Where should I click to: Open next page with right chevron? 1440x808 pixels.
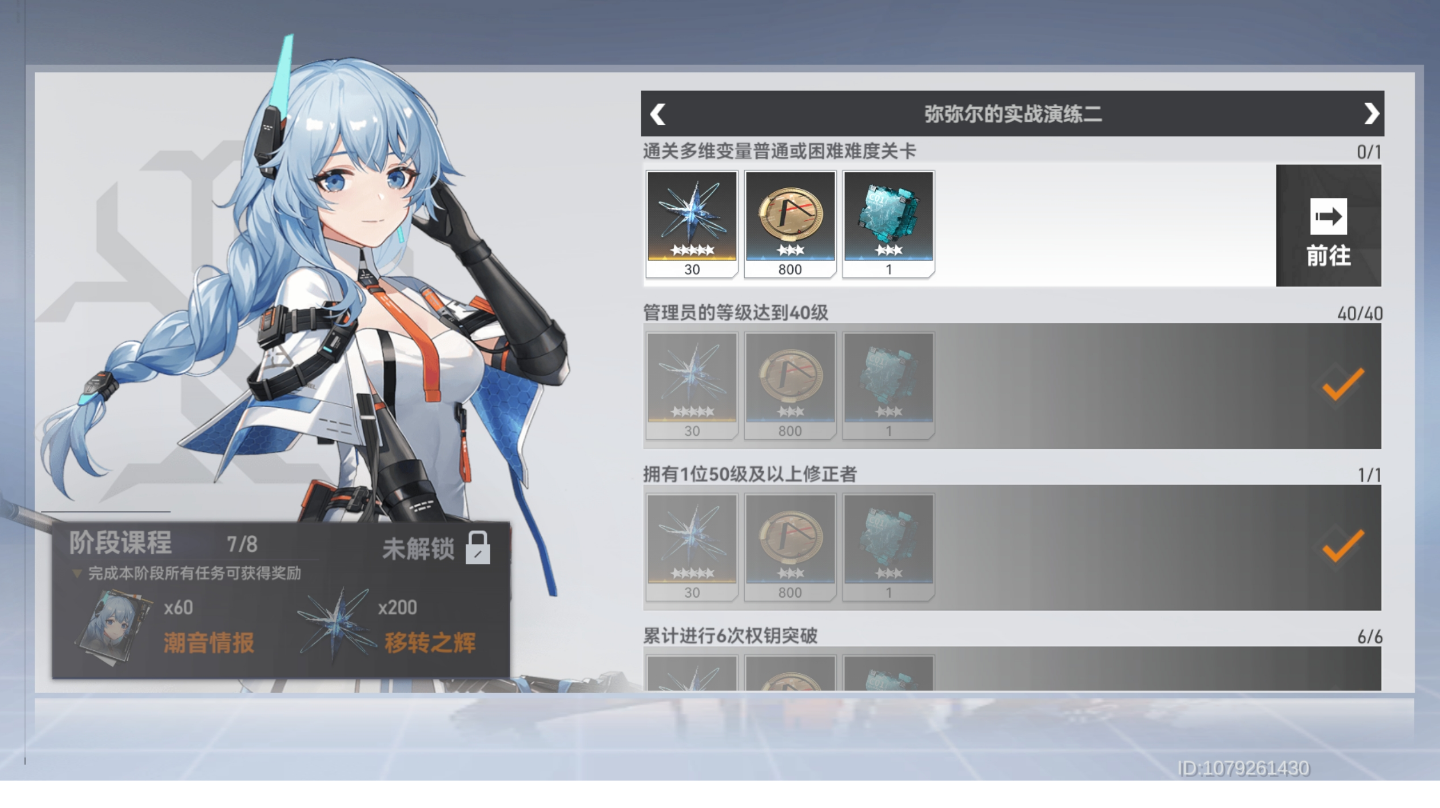tap(1371, 113)
